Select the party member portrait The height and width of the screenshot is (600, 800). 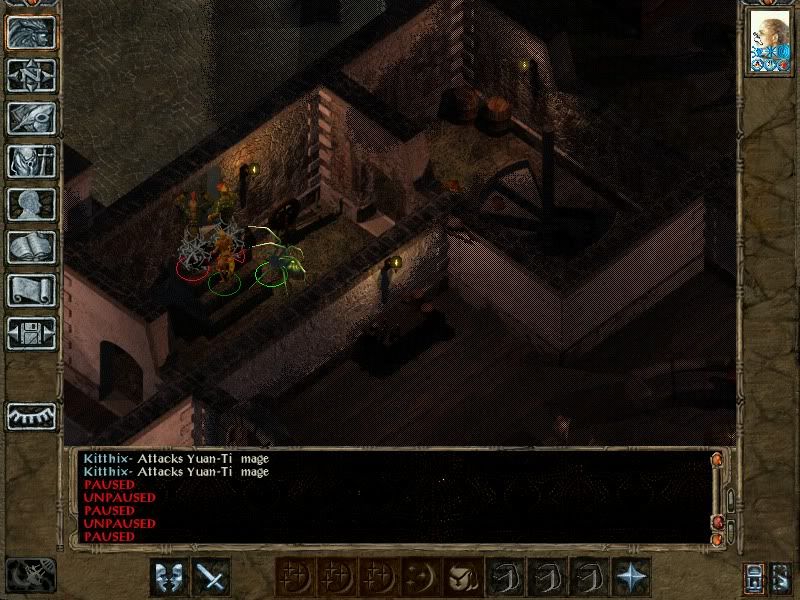769,43
